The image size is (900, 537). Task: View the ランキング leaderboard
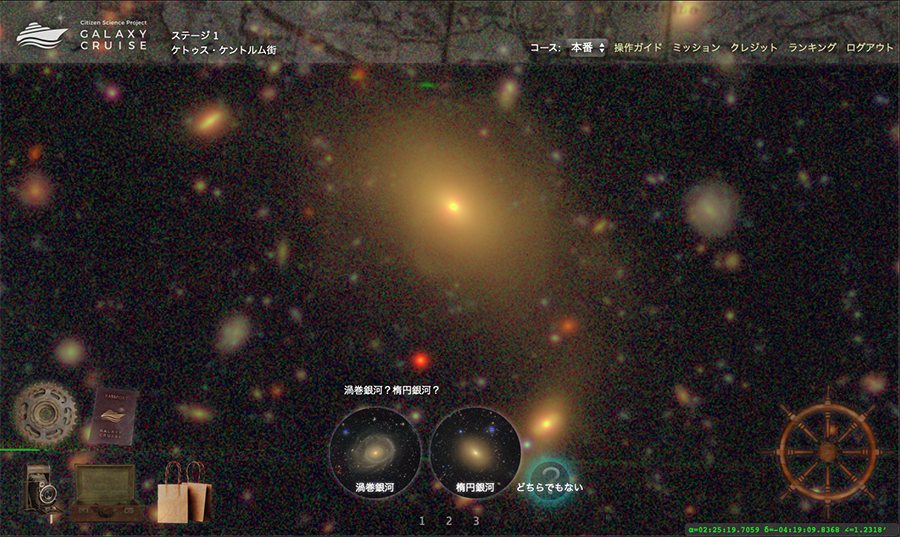pos(812,48)
